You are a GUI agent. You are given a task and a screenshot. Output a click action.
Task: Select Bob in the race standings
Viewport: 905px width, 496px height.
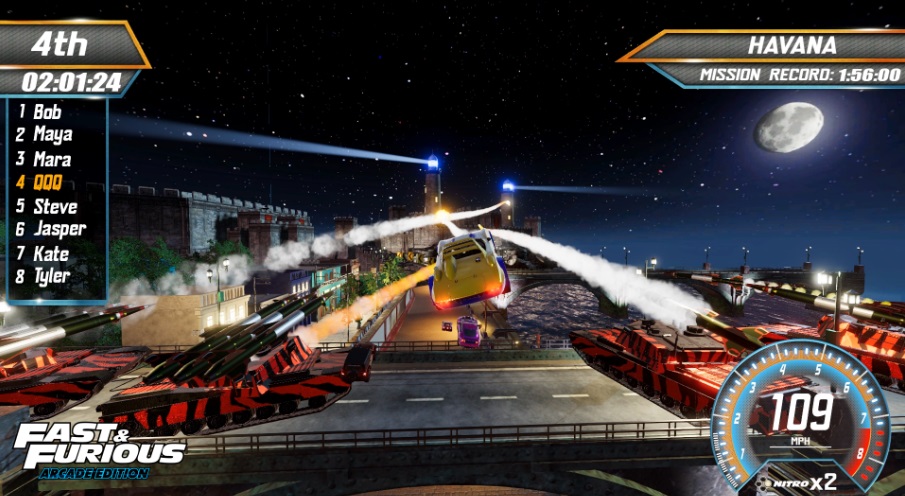point(47,112)
